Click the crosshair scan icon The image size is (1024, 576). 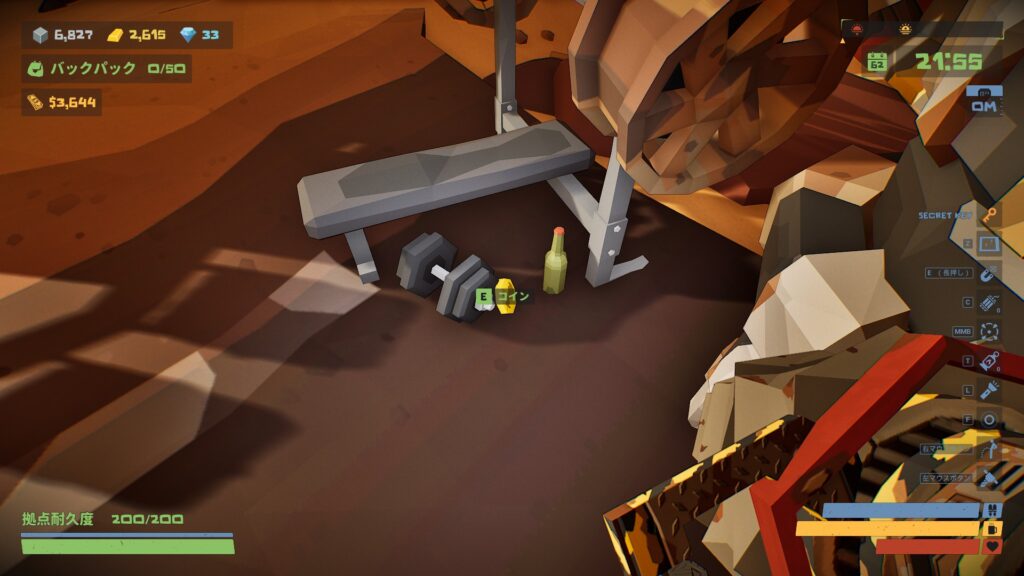(x=989, y=331)
